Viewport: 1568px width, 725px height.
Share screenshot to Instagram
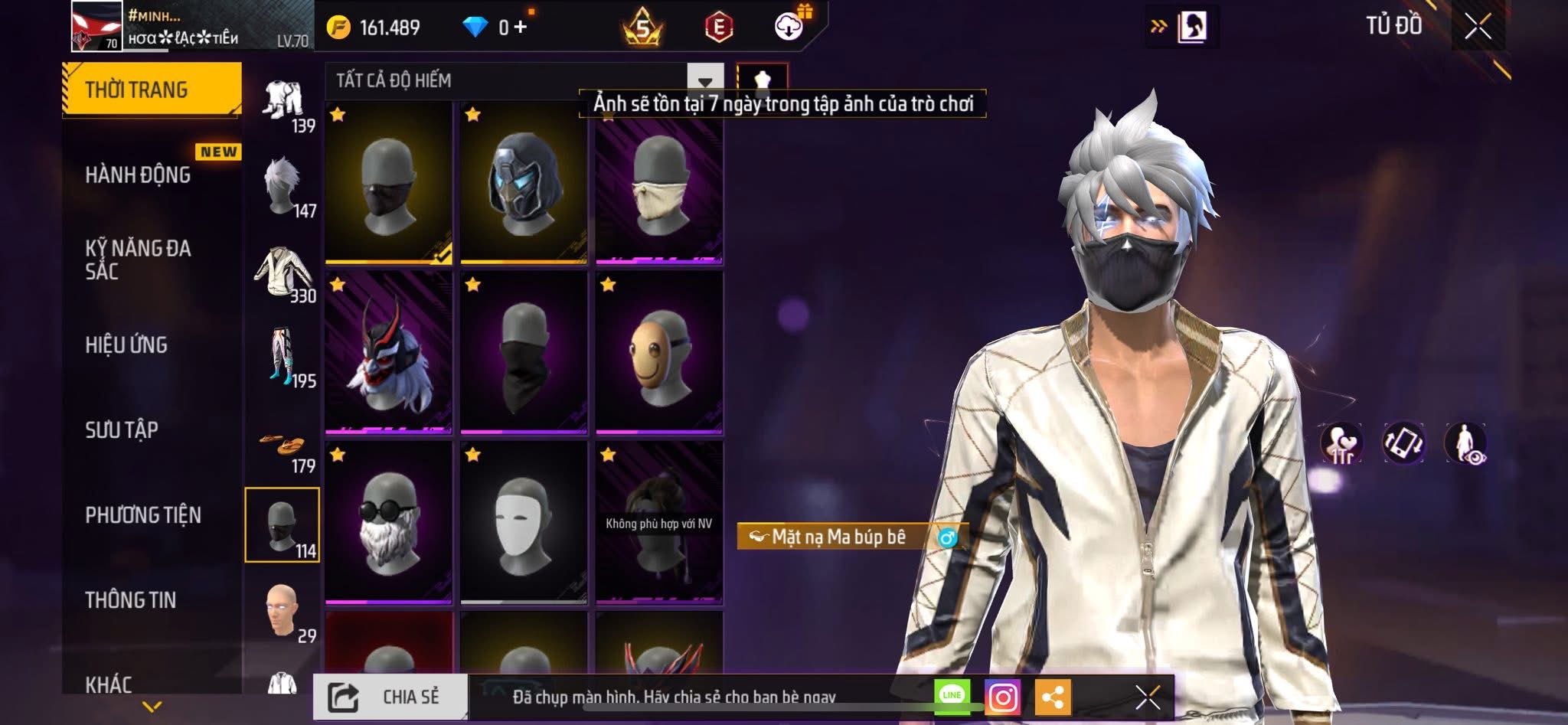(1002, 697)
